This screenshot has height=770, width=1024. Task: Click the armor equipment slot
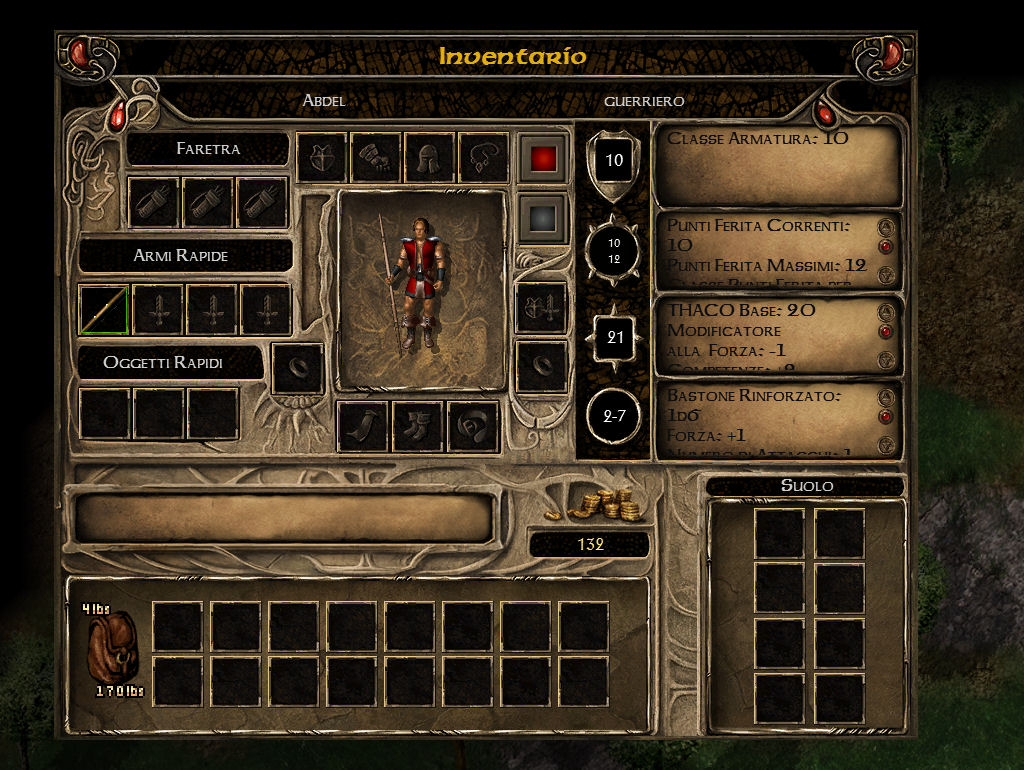(322, 158)
